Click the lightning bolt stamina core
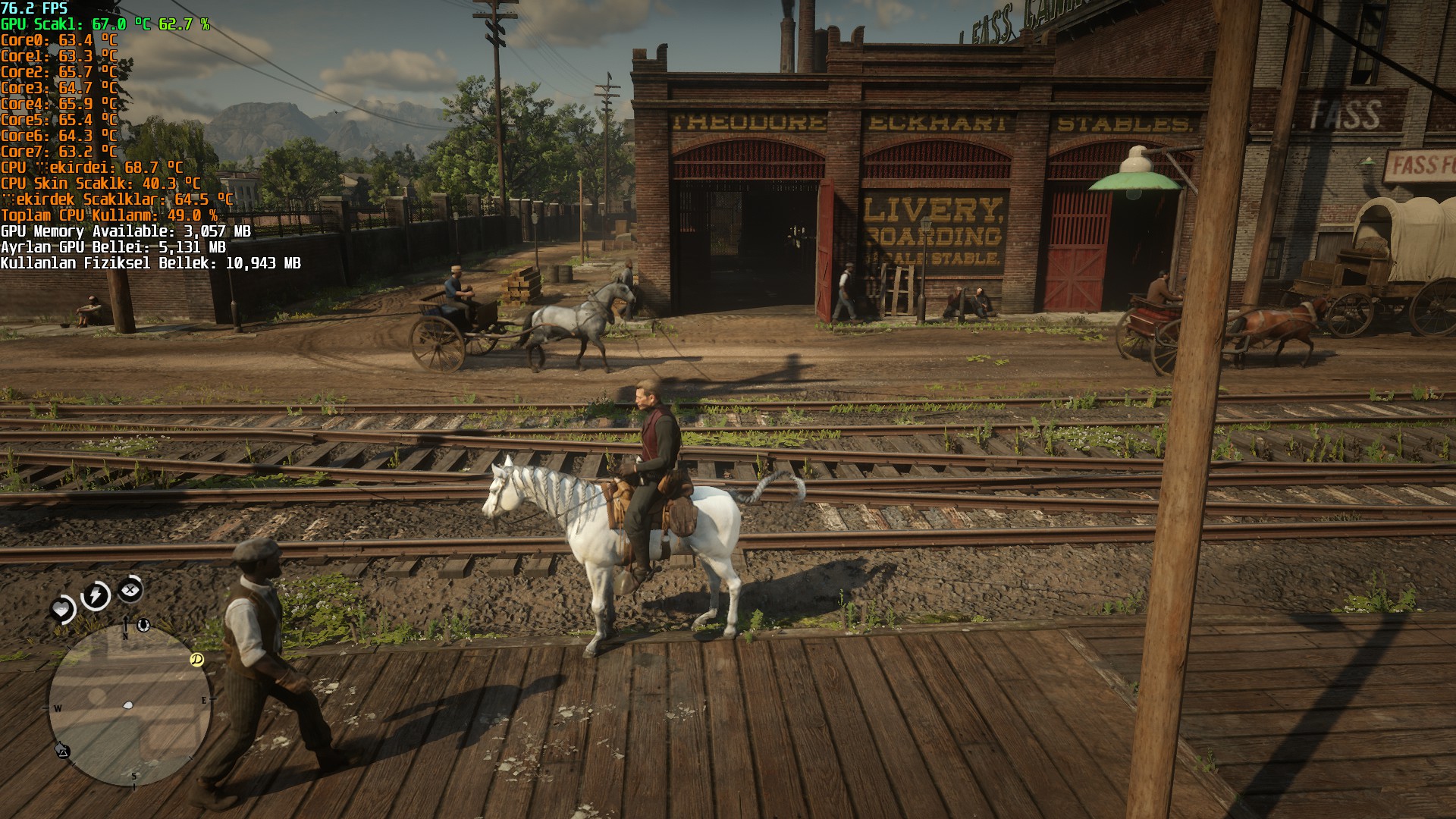This screenshot has height=819, width=1456. coord(96,595)
